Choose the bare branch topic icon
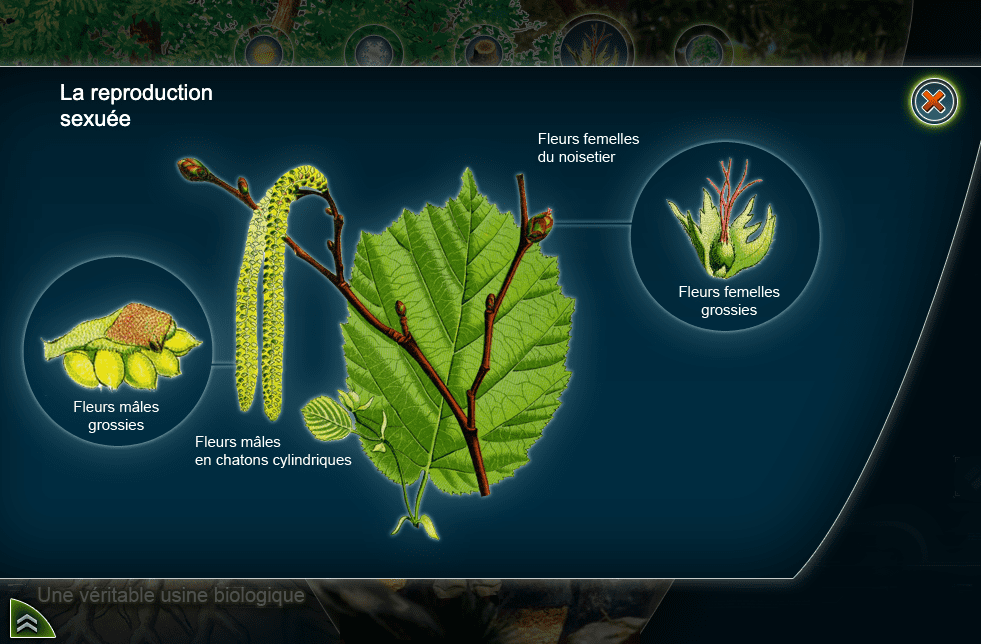The image size is (981, 644). pos(594,46)
